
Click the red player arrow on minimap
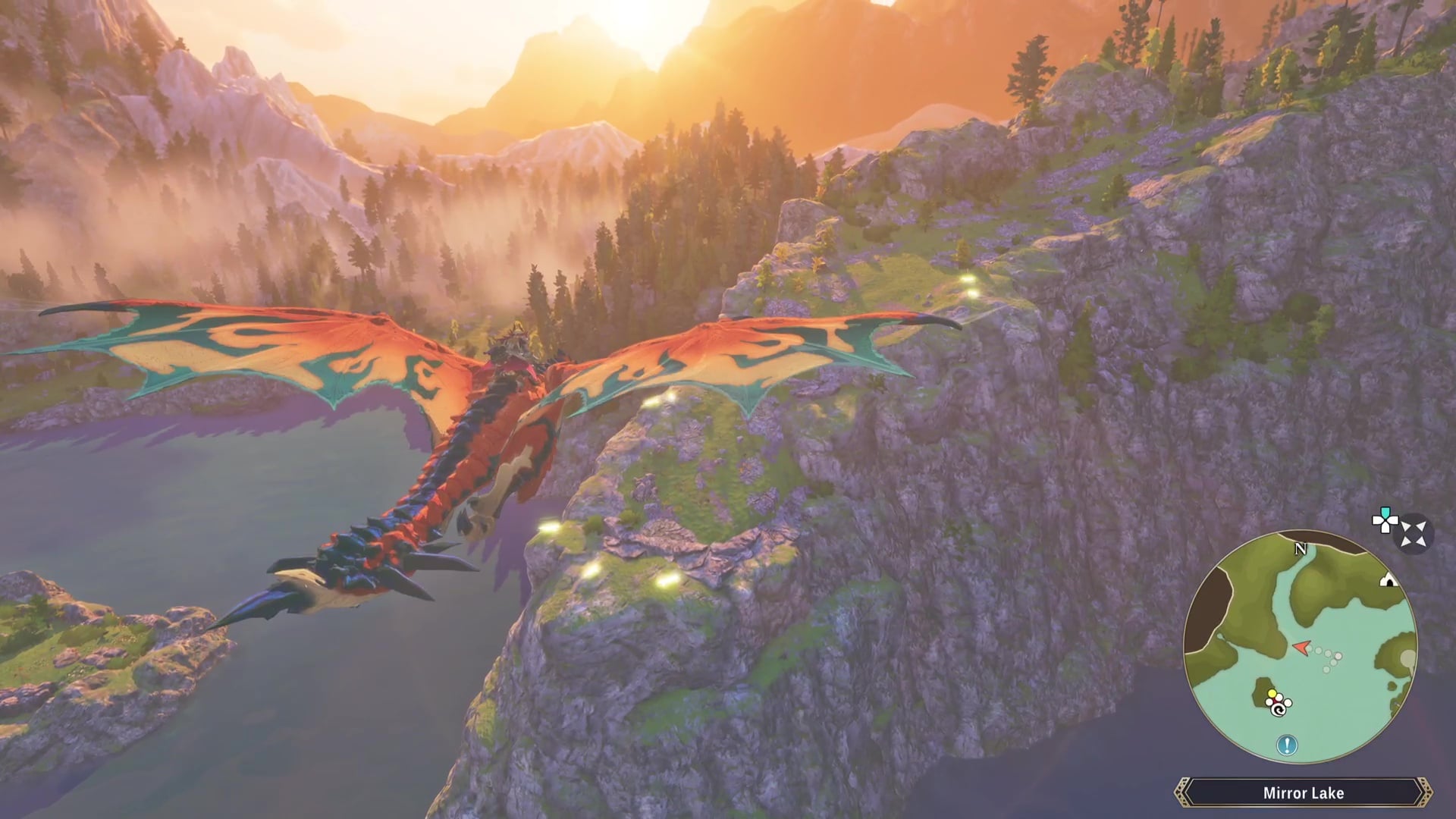[x=1301, y=648]
